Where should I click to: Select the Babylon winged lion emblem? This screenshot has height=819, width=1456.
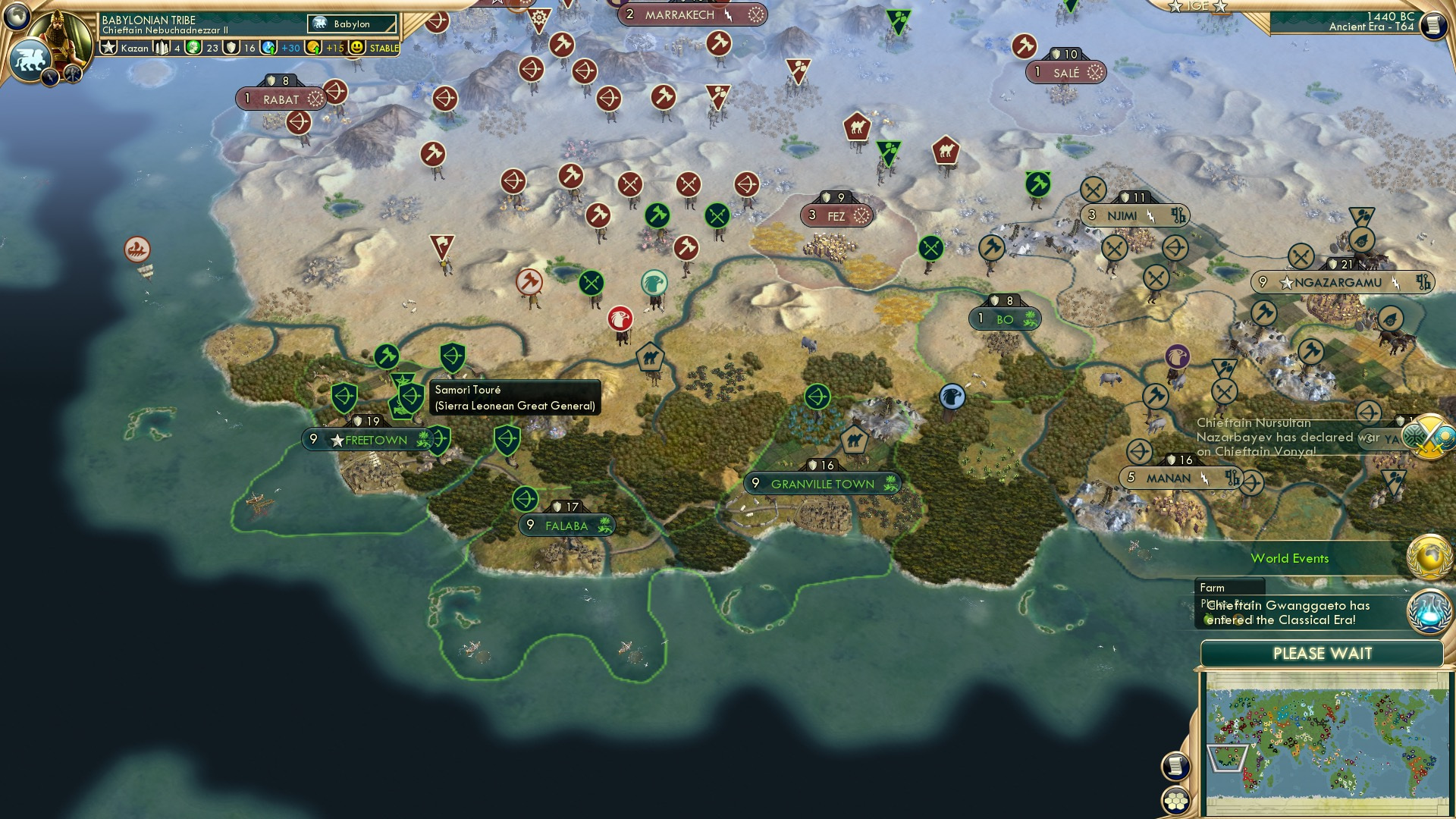(30, 61)
